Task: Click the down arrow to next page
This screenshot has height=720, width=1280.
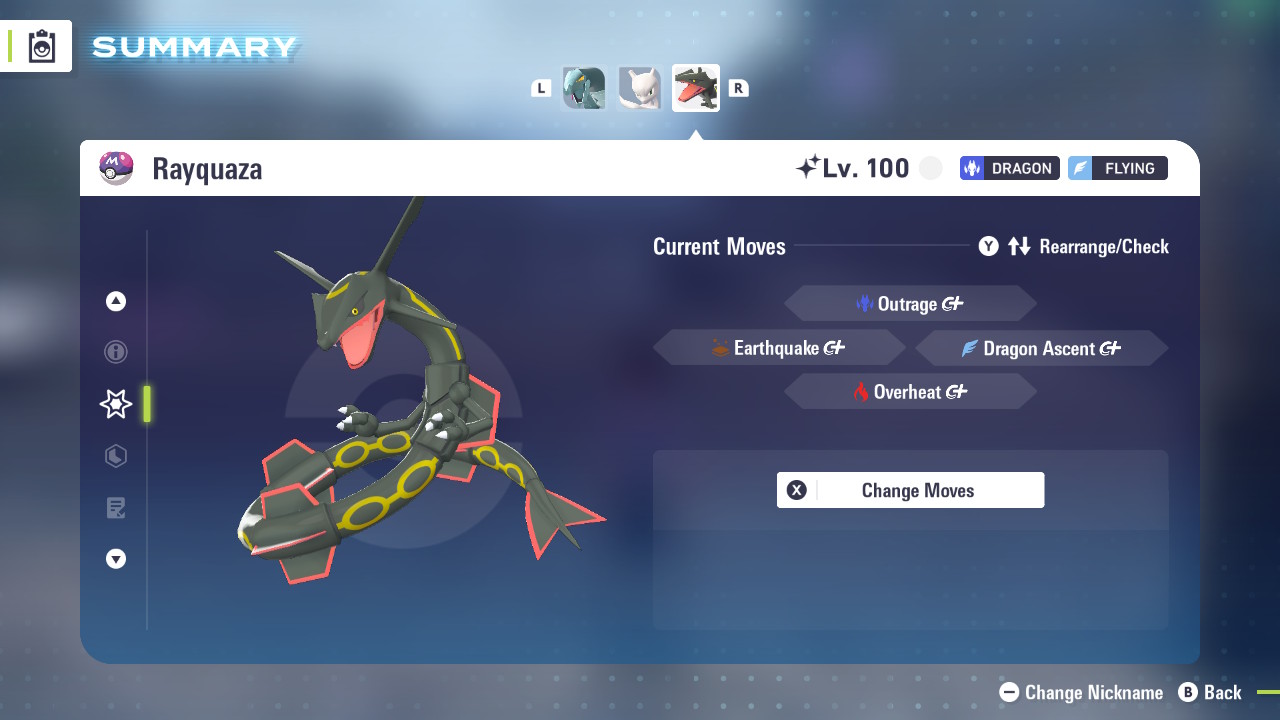Action: 115,559
